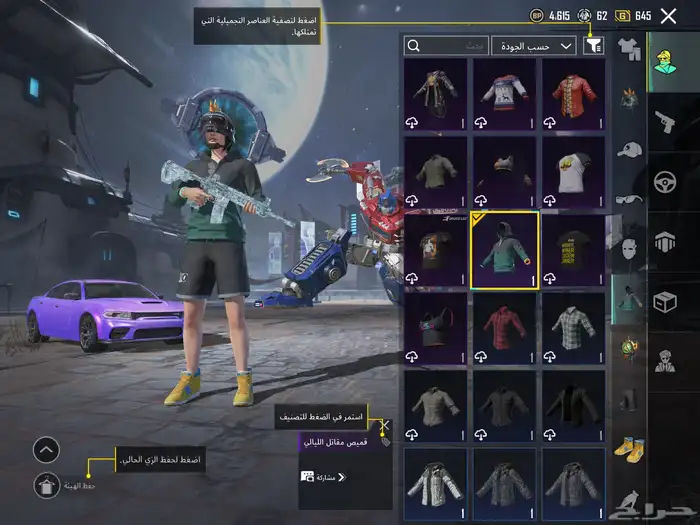
Task: Open the cosmetic items filter
Action: (x=594, y=45)
